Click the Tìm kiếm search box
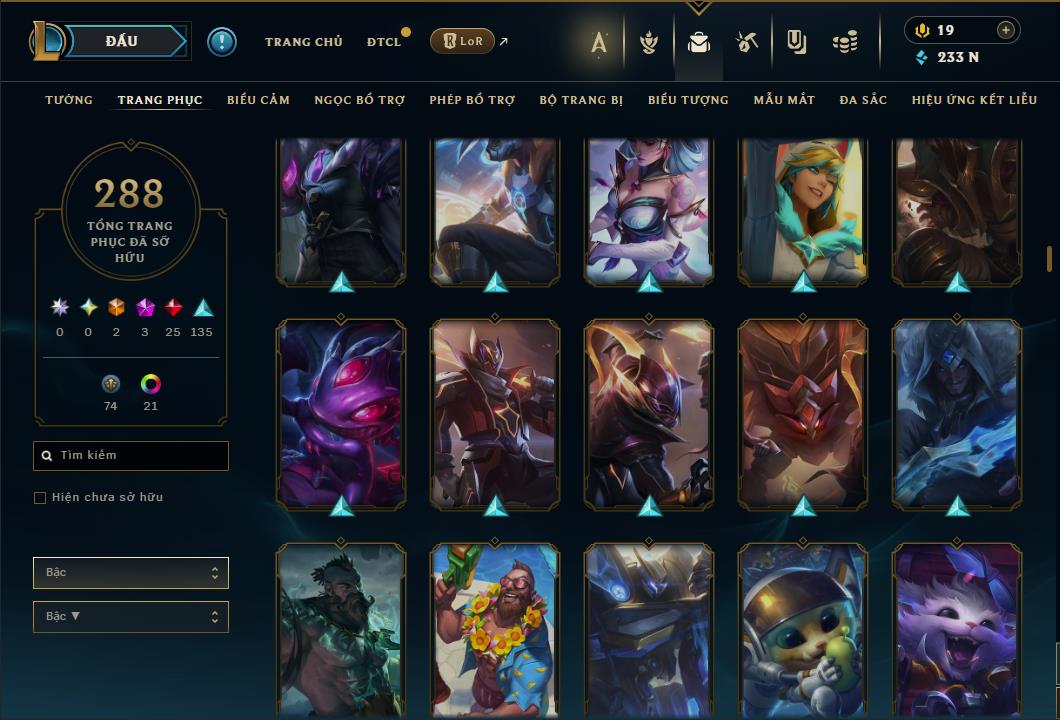This screenshot has height=720, width=1060. (x=131, y=456)
